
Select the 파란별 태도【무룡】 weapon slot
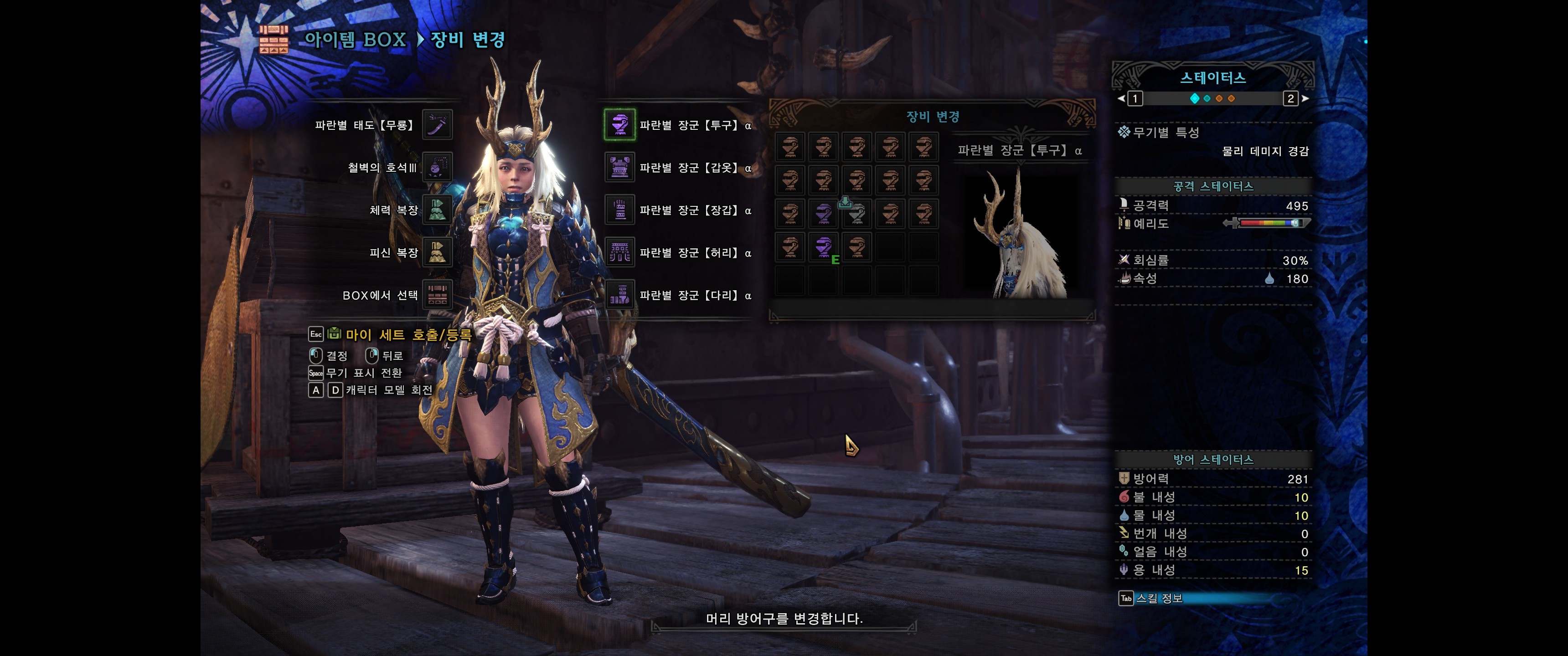pyautogui.click(x=437, y=125)
